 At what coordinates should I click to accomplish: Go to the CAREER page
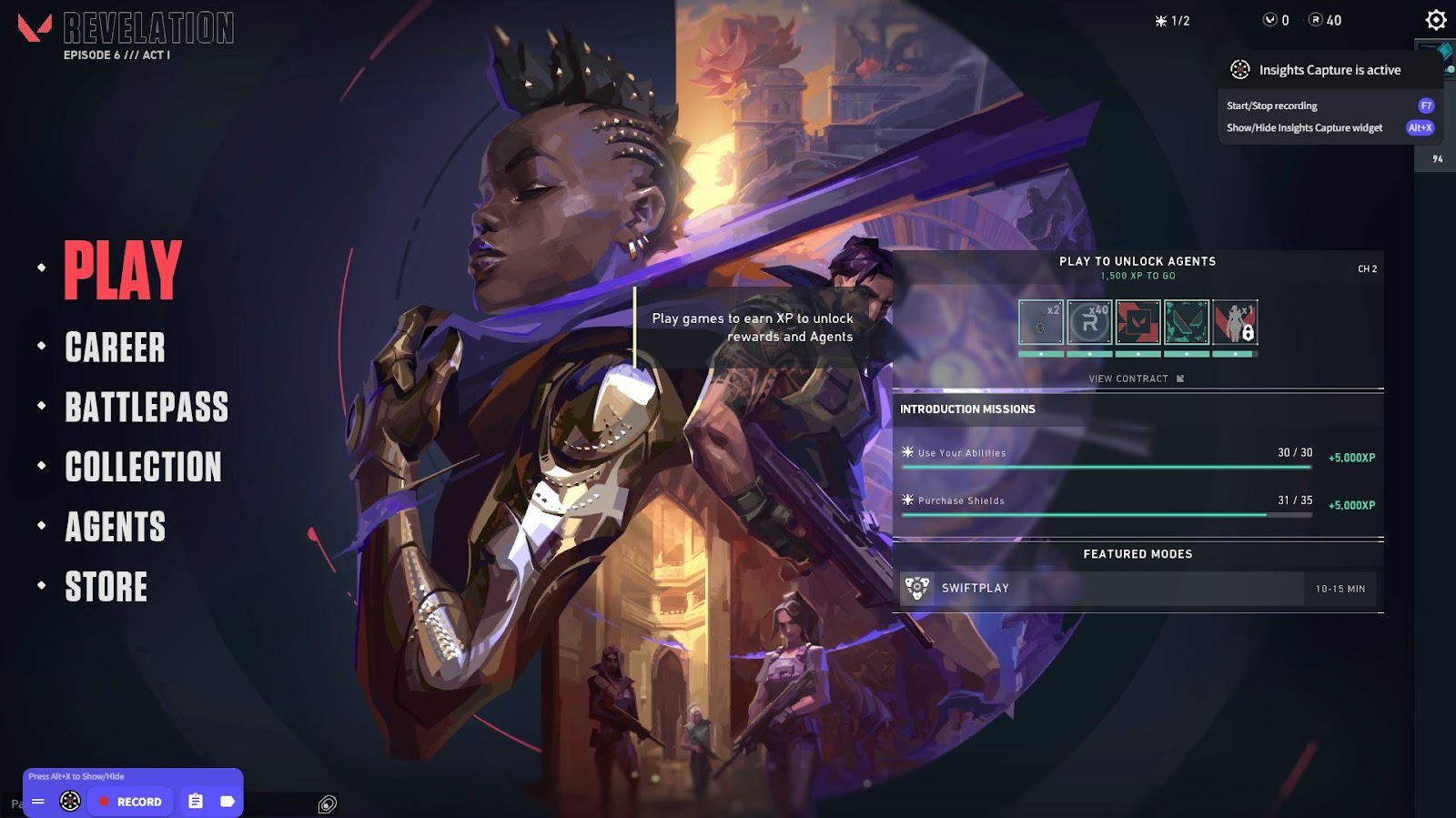click(115, 348)
